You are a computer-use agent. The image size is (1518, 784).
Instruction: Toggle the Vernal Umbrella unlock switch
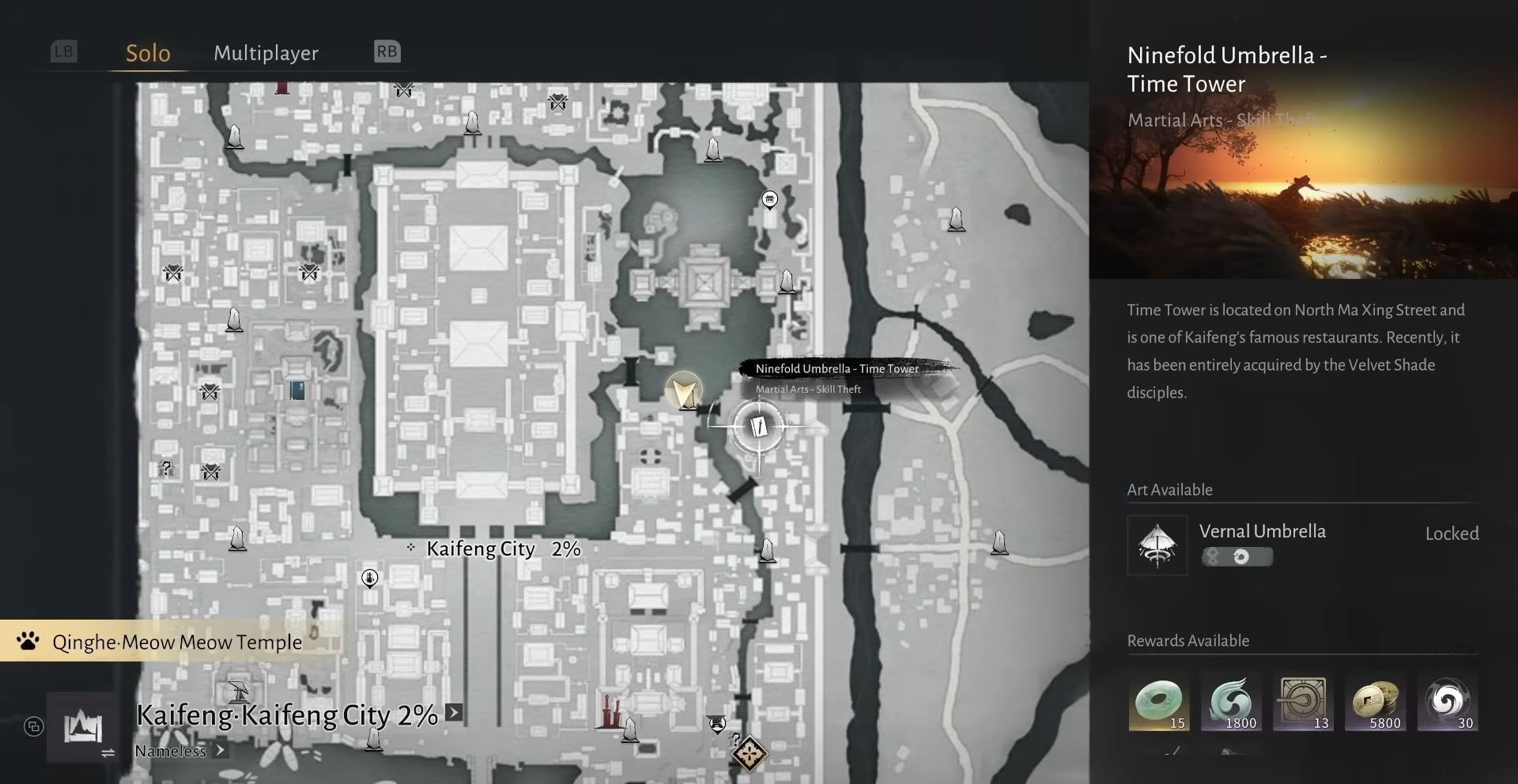tap(1238, 557)
